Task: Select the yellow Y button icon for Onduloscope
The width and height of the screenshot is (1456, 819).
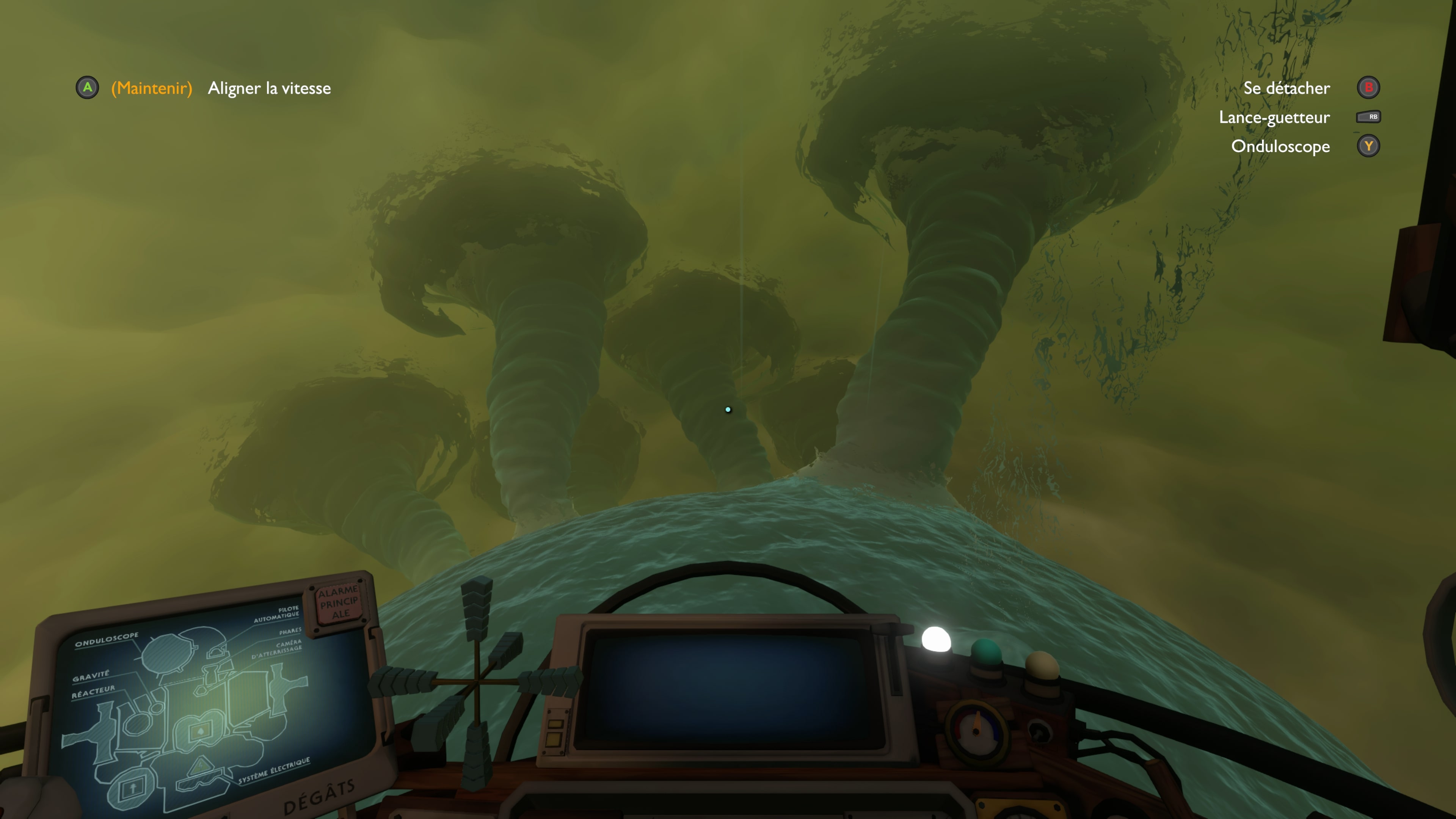Action: coord(1368,146)
